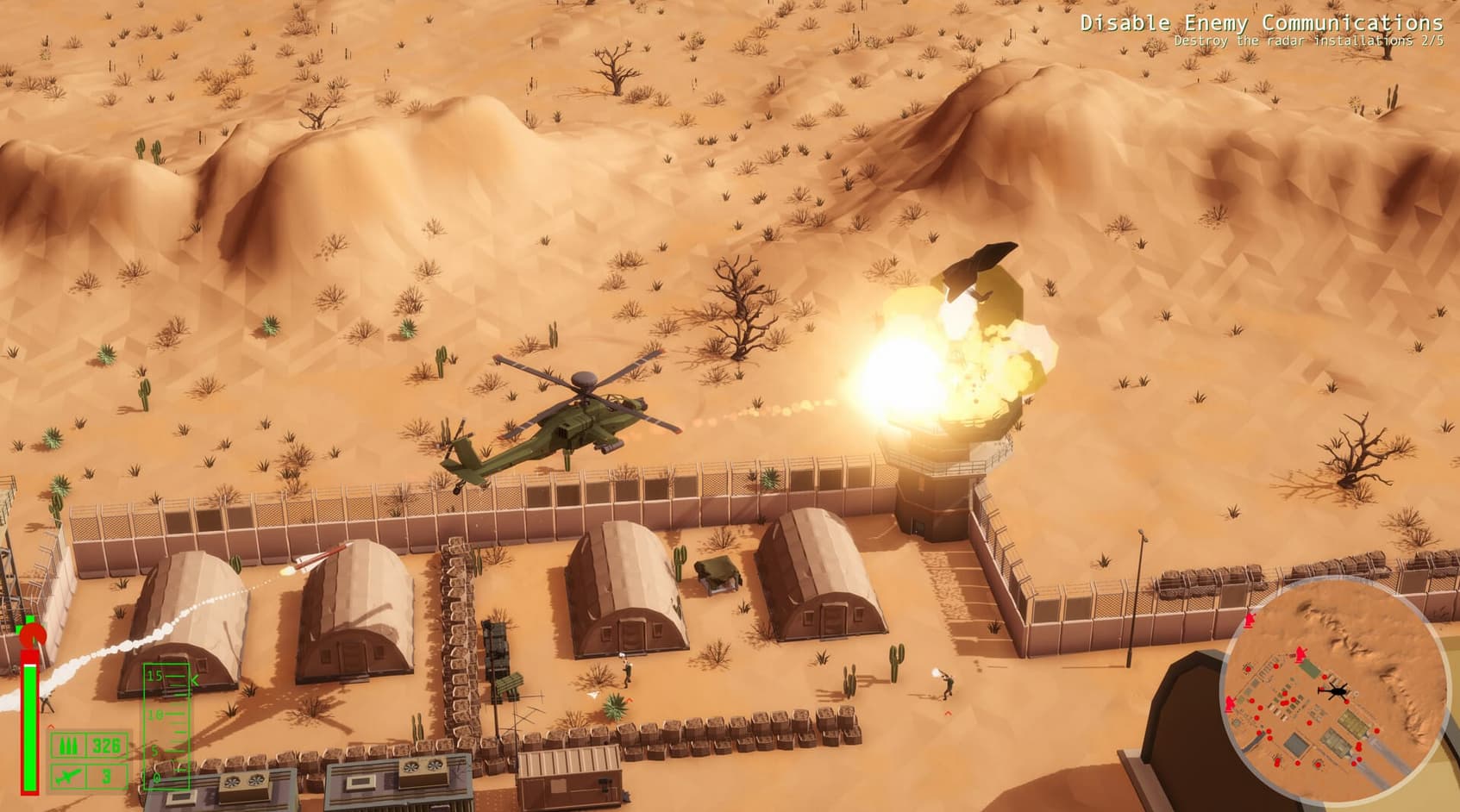Click the circular minimap
The image size is (1460, 812).
point(1333,692)
